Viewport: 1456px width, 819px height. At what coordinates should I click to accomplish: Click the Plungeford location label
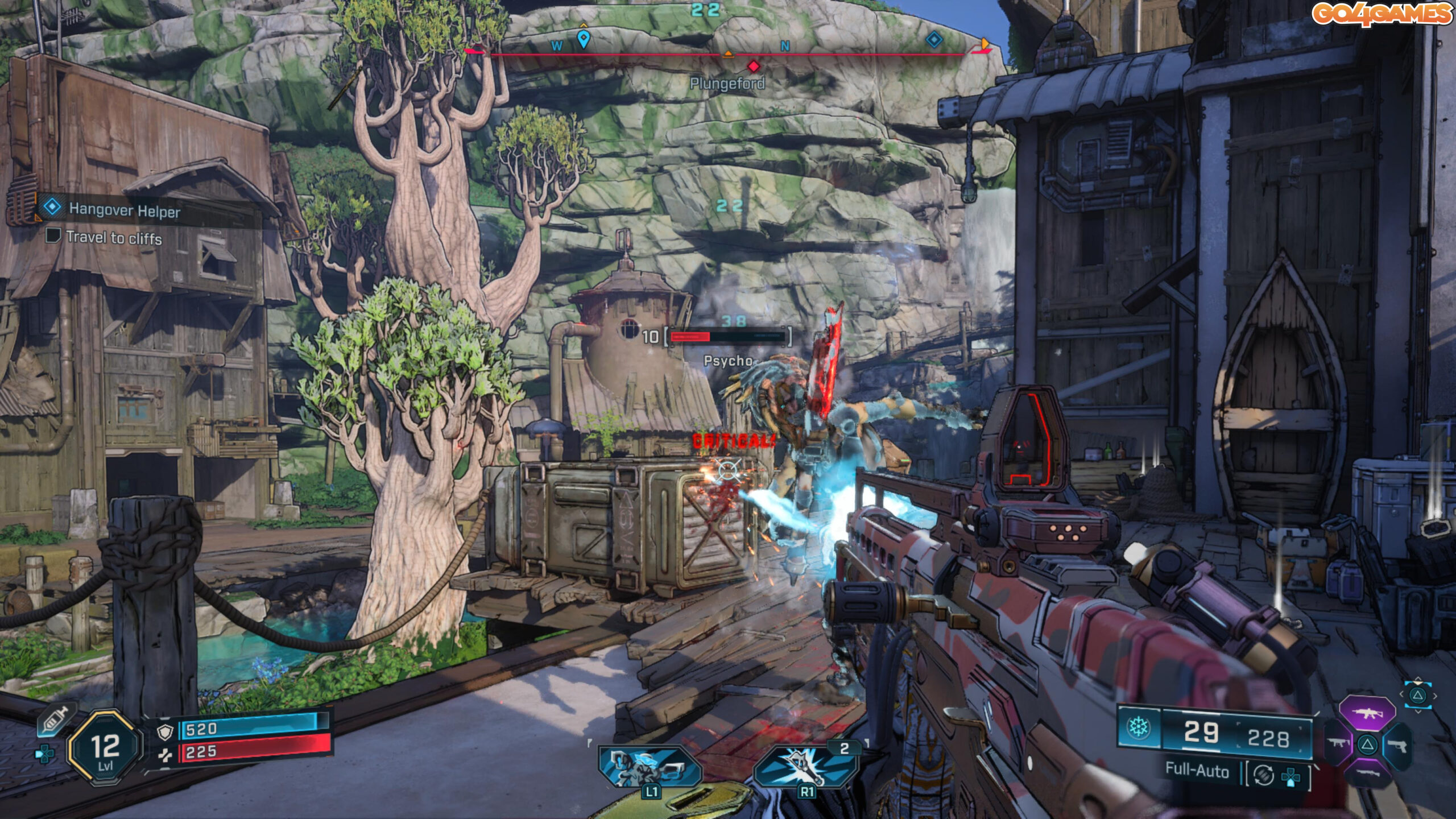727,84
